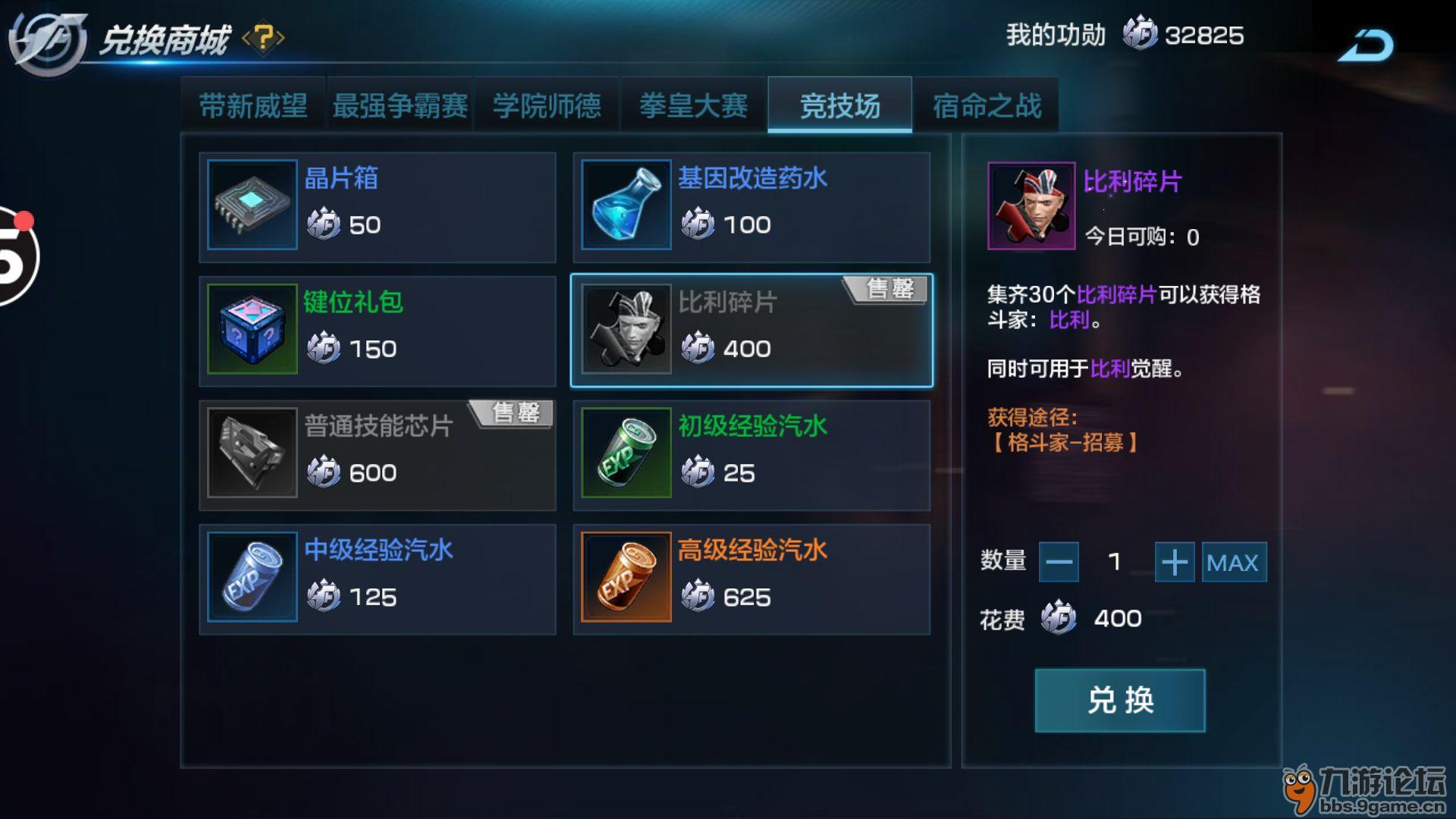The height and width of the screenshot is (819, 1456).
Task: Select the sold-out 比利碎片 item
Action: [x=751, y=331]
